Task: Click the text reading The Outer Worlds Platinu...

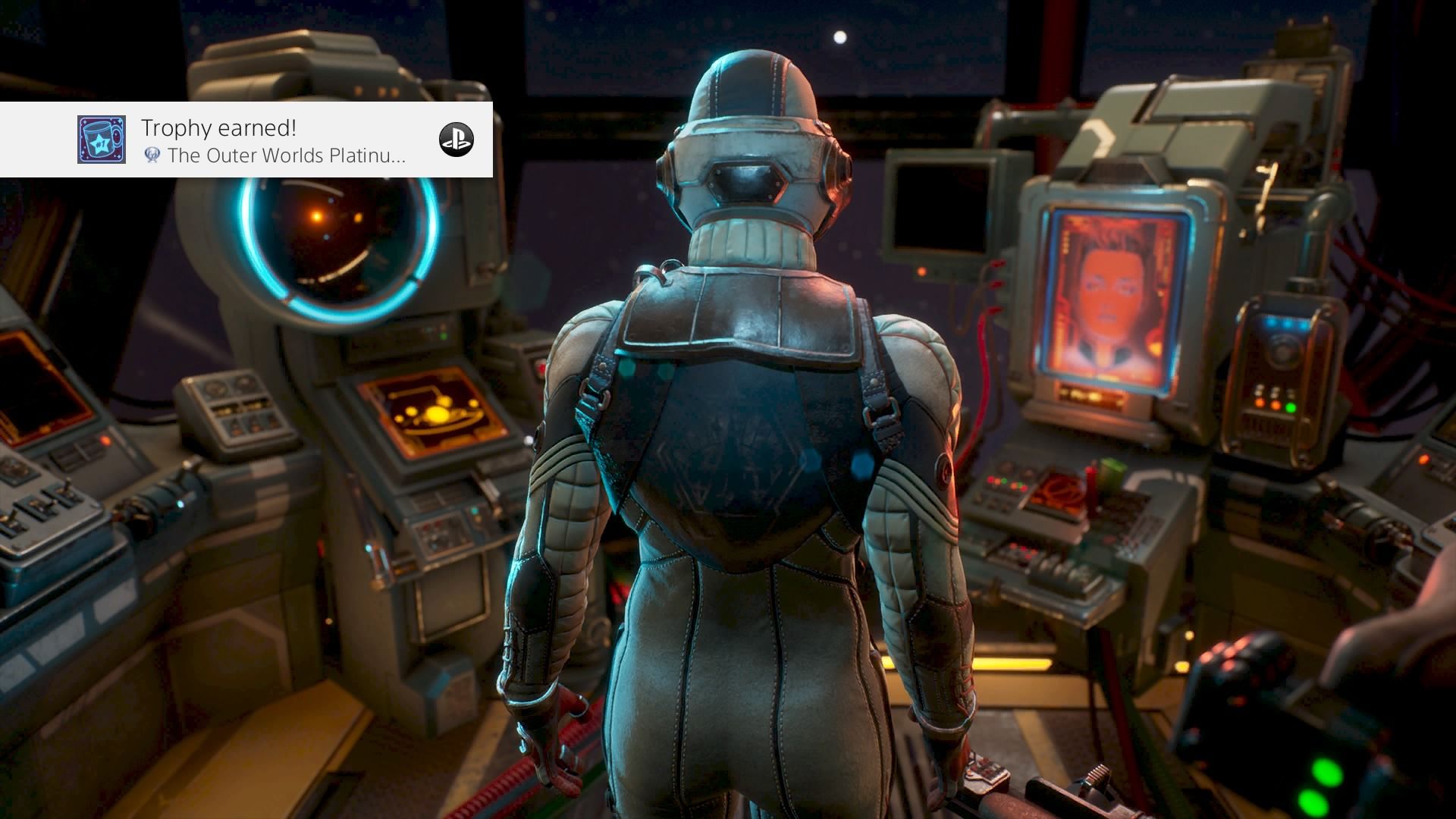Action: (288, 157)
